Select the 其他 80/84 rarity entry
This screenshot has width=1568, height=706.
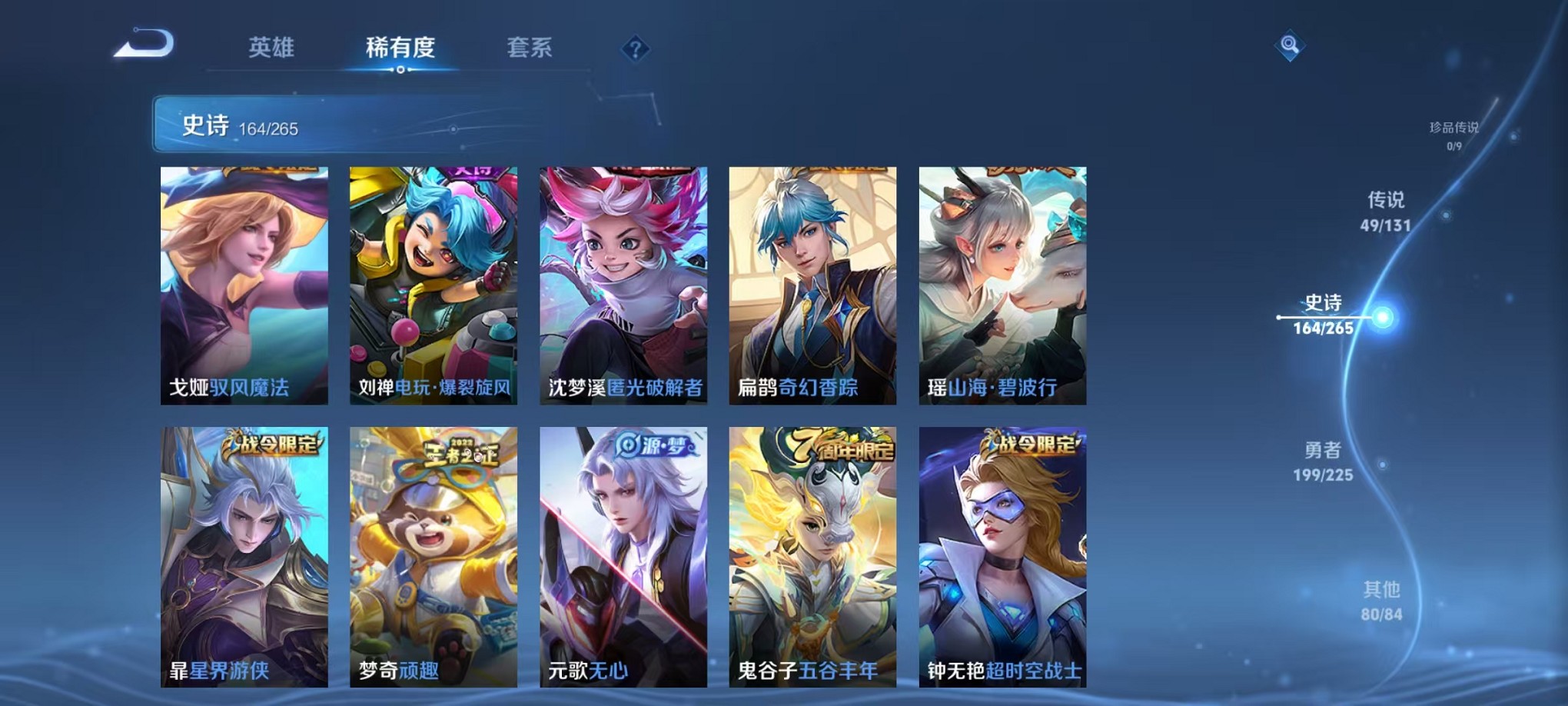click(1384, 603)
